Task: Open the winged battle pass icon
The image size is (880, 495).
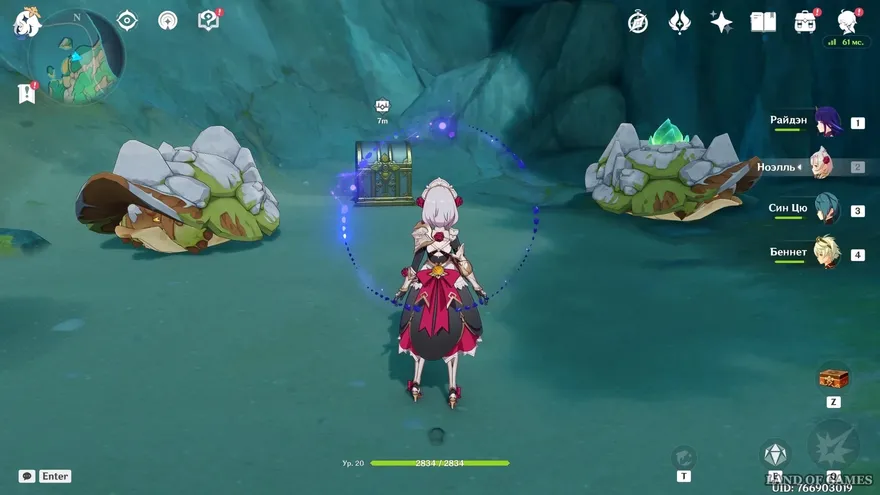Action: [680, 22]
